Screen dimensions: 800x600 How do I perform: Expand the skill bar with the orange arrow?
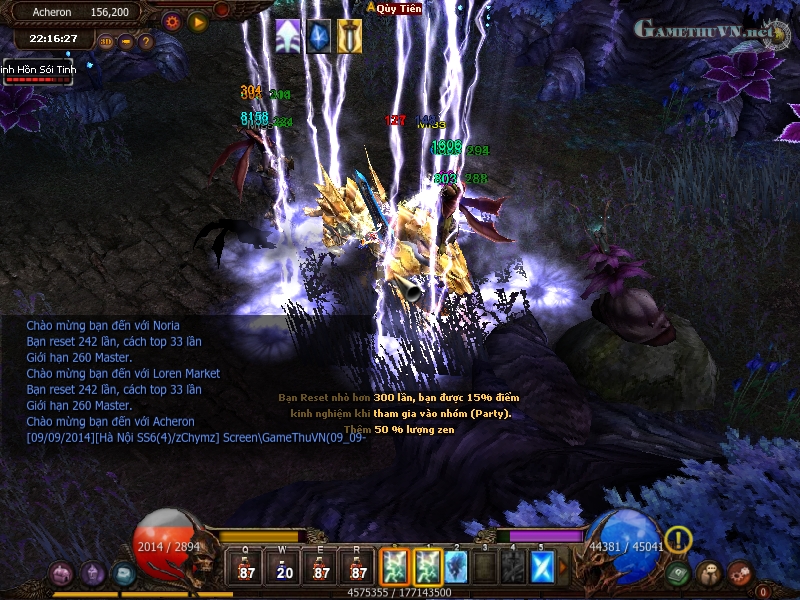(562, 567)
